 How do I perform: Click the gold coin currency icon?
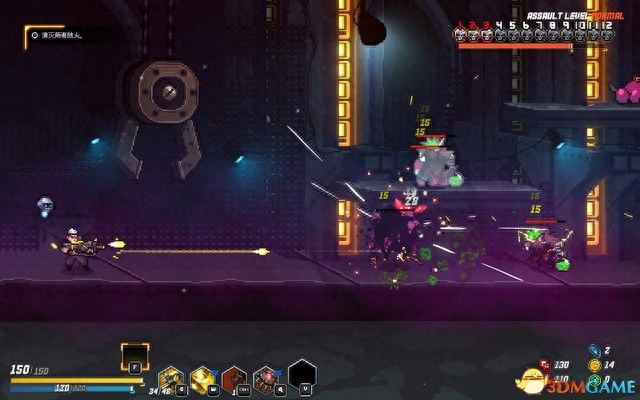click(x=593, y=365)
